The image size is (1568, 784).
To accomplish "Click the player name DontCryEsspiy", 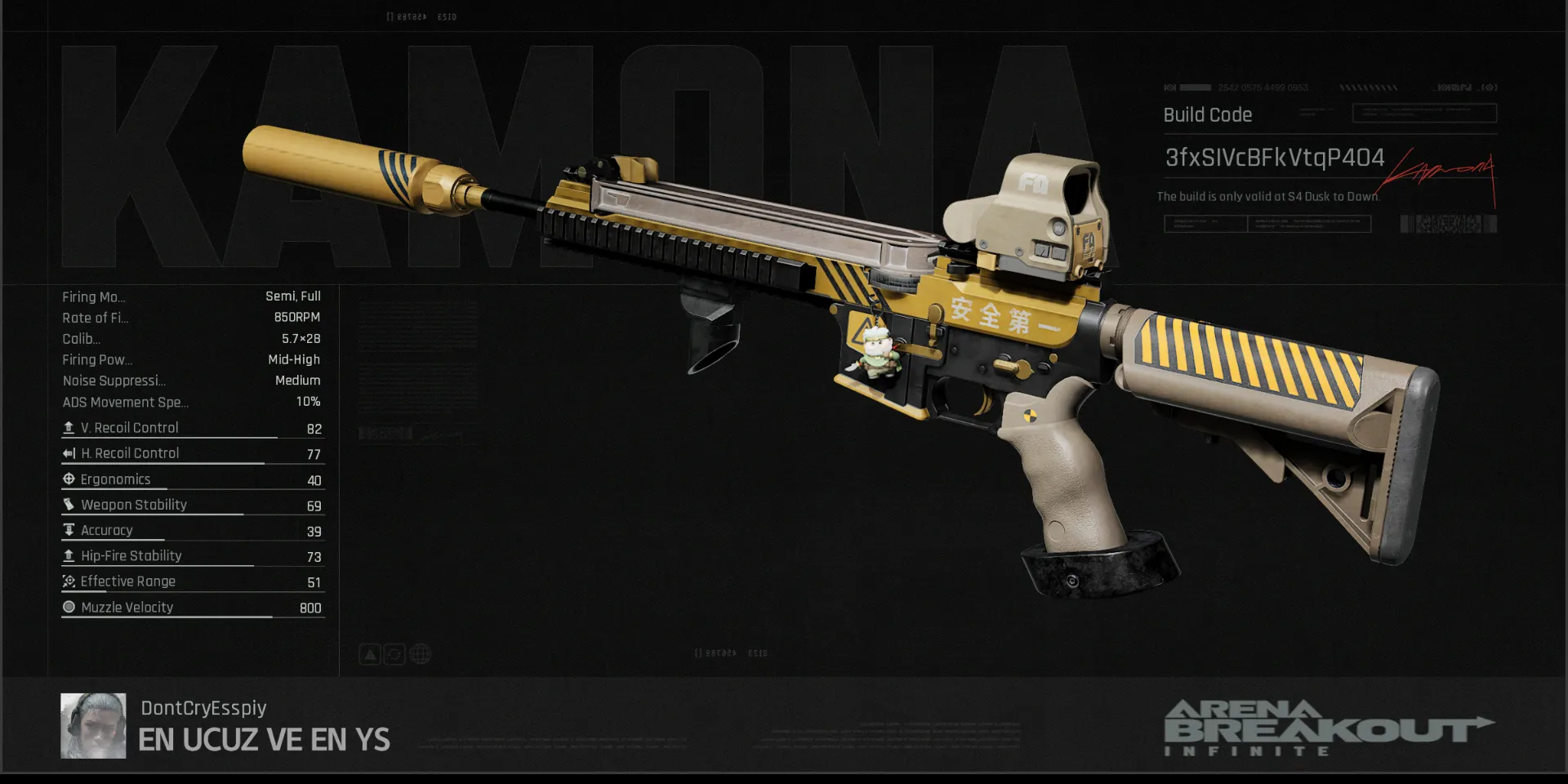I will point(203,707).
